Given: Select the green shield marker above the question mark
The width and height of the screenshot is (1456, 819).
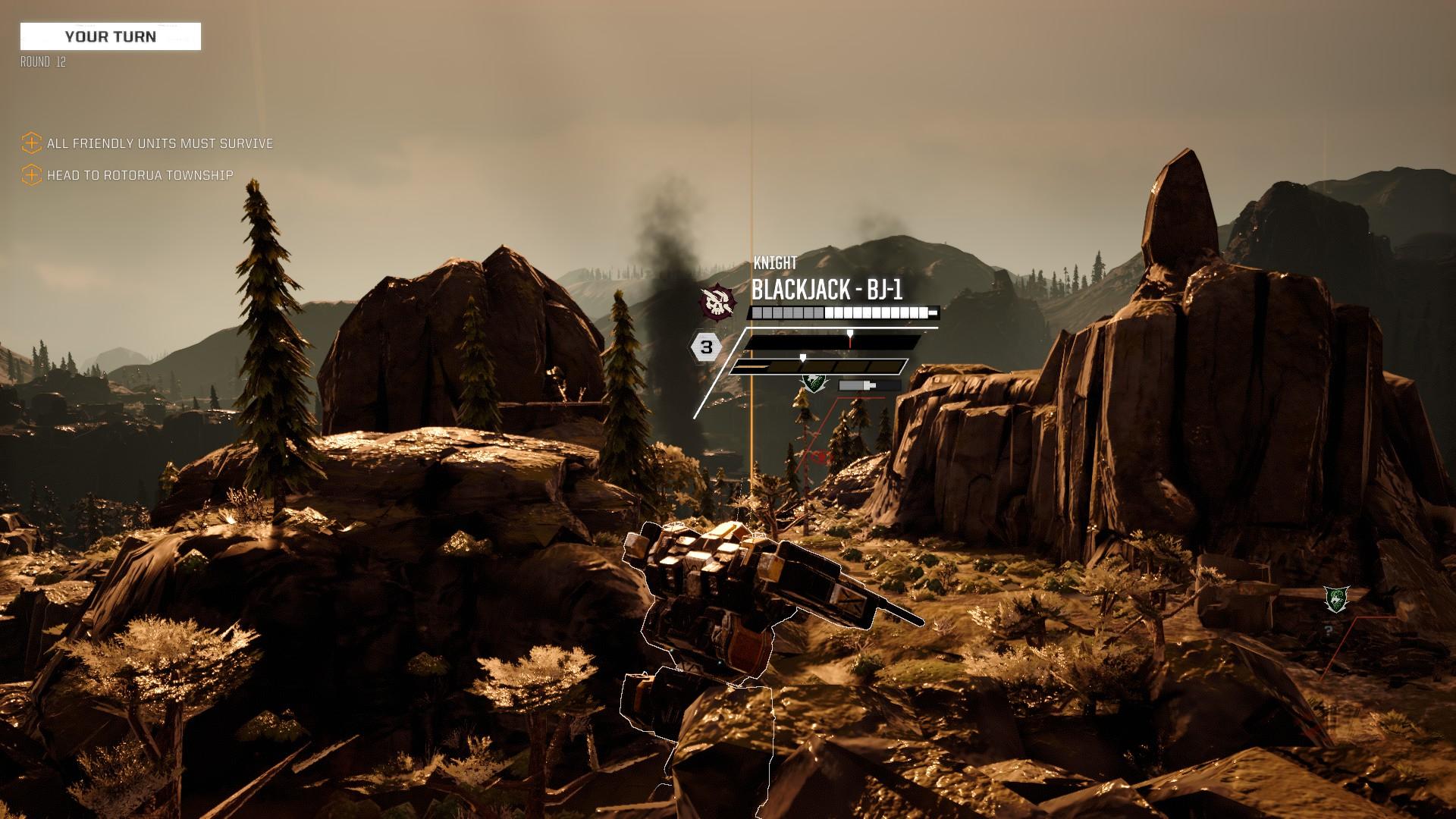Looking at the screenshot, I should point(1335,600).
